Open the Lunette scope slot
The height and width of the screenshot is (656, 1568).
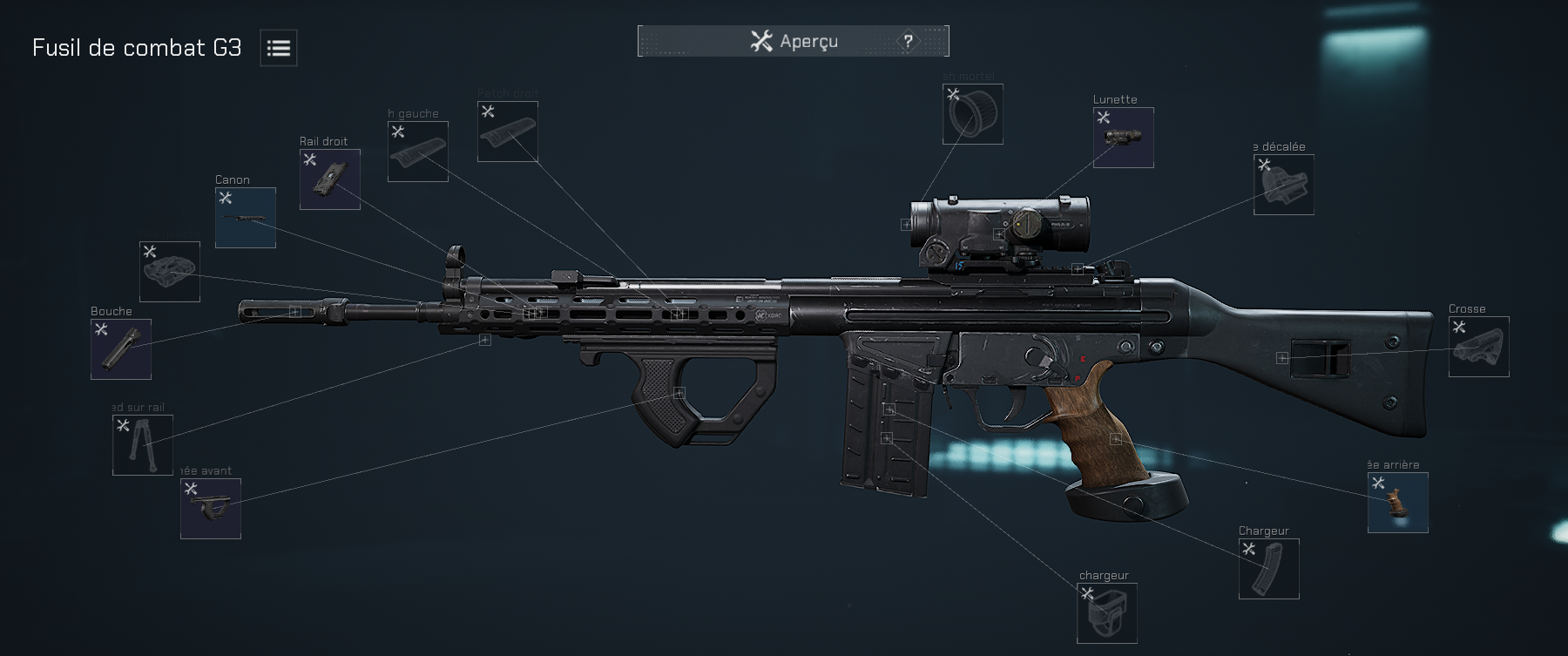(1122, 137)
